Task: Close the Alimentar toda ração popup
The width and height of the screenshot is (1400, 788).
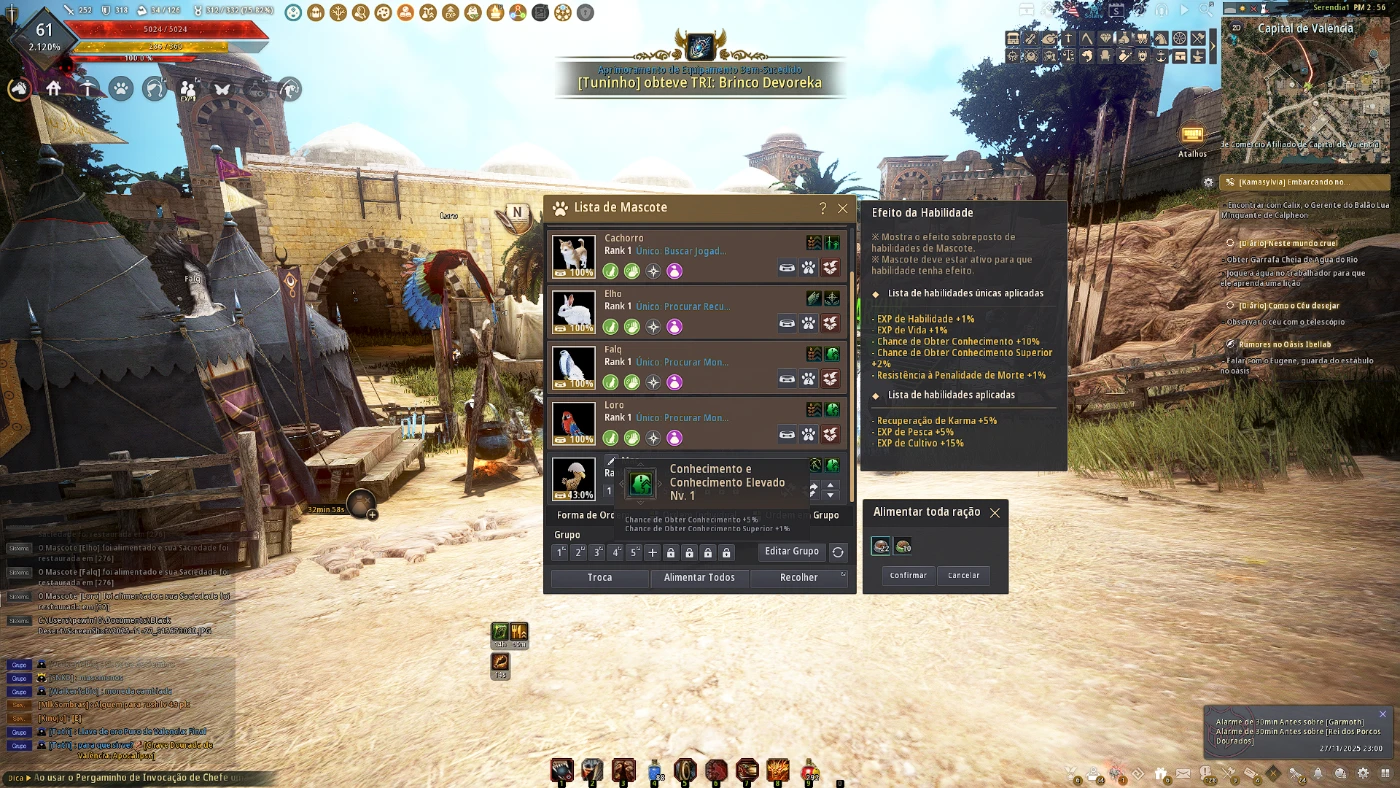Action: (x=994, y=513)
